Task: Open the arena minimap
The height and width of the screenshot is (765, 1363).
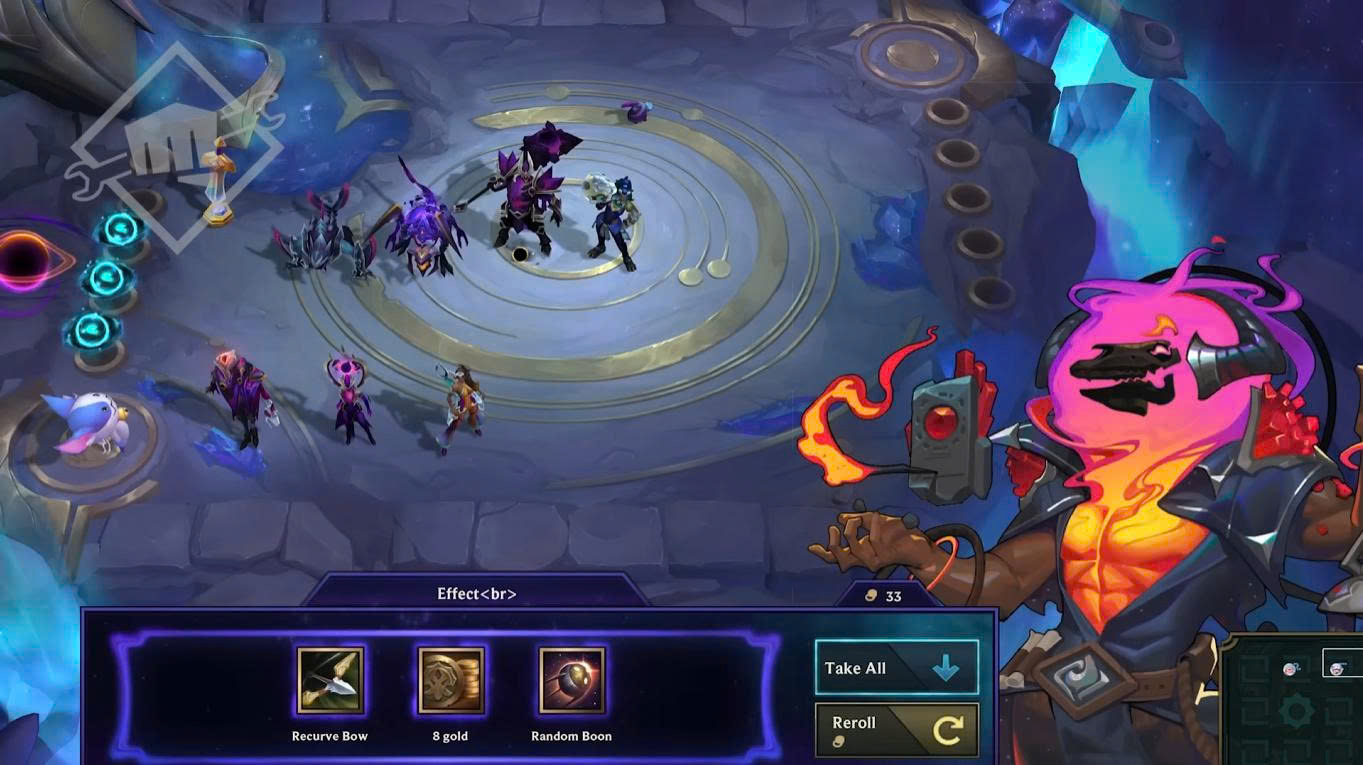Action: click(x=1295, y=702)
